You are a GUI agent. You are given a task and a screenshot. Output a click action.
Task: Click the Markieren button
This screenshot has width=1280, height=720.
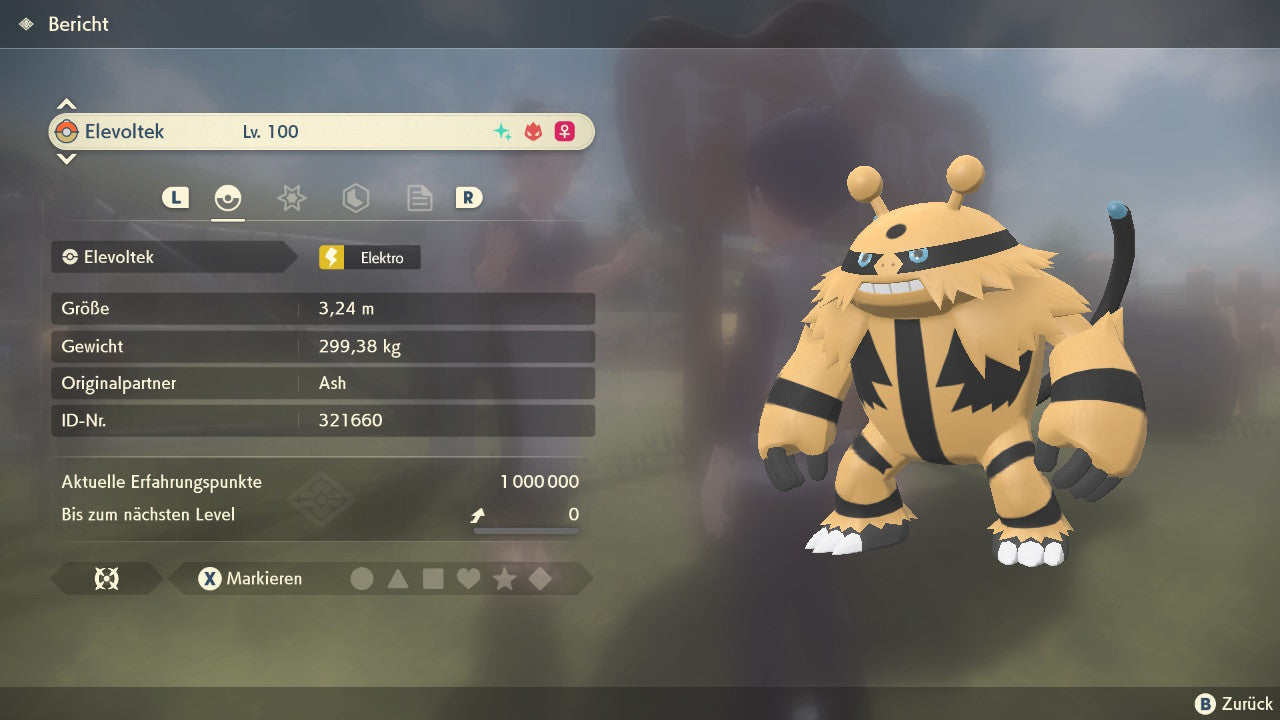[250, 578]
